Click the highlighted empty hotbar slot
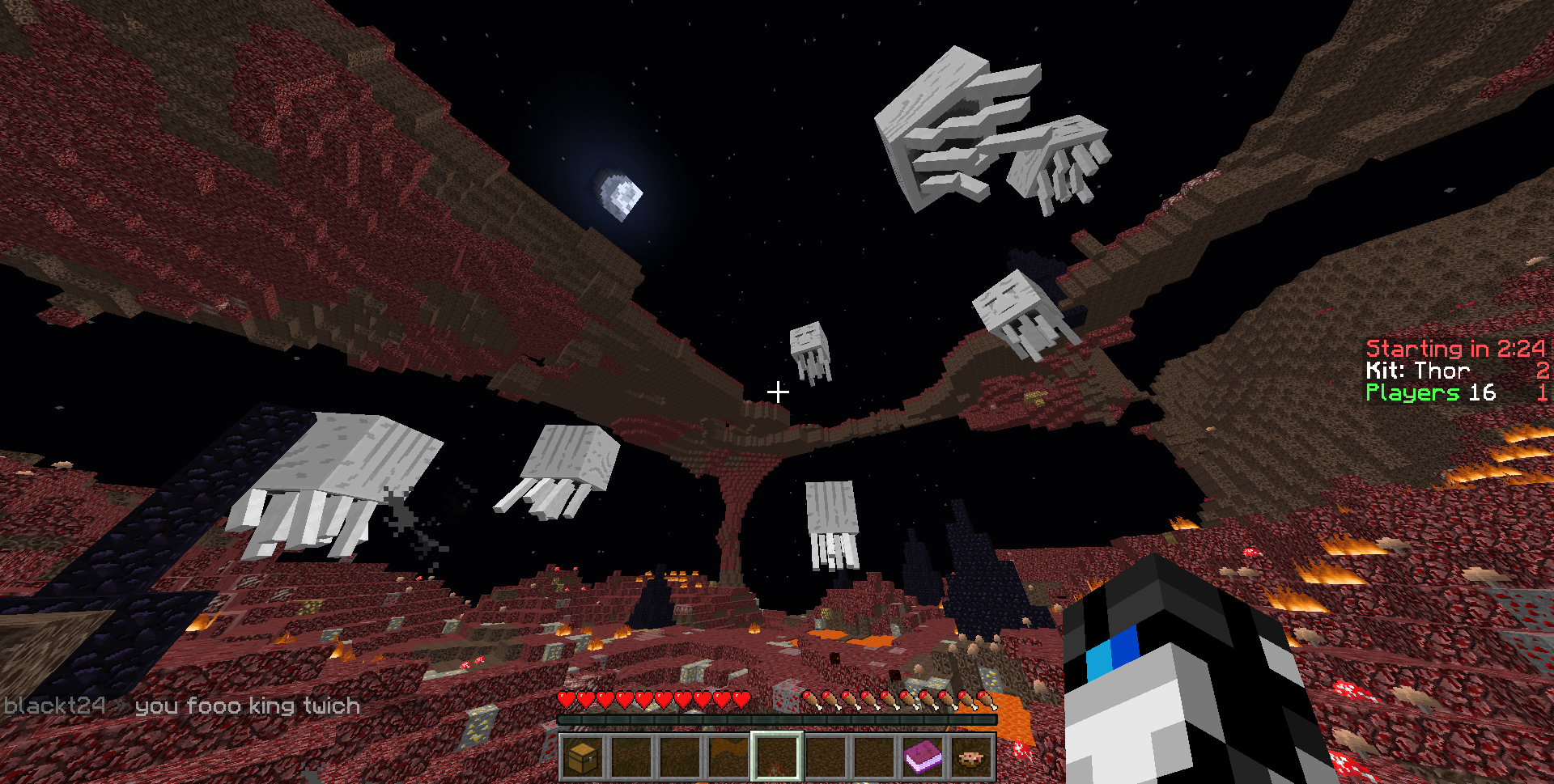 tap(777, 757)
